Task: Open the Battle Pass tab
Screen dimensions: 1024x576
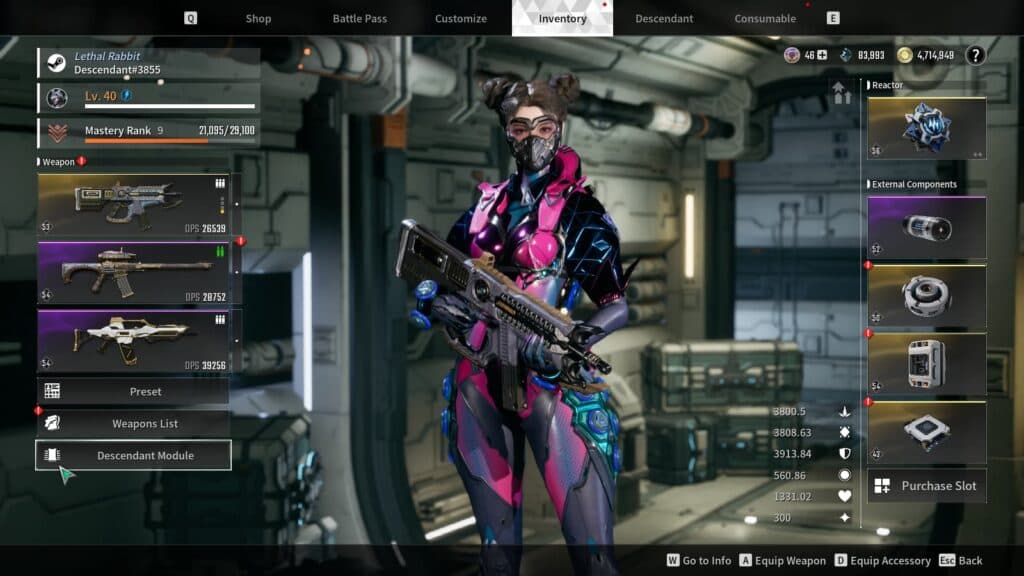Action: [x=360, y=18]
